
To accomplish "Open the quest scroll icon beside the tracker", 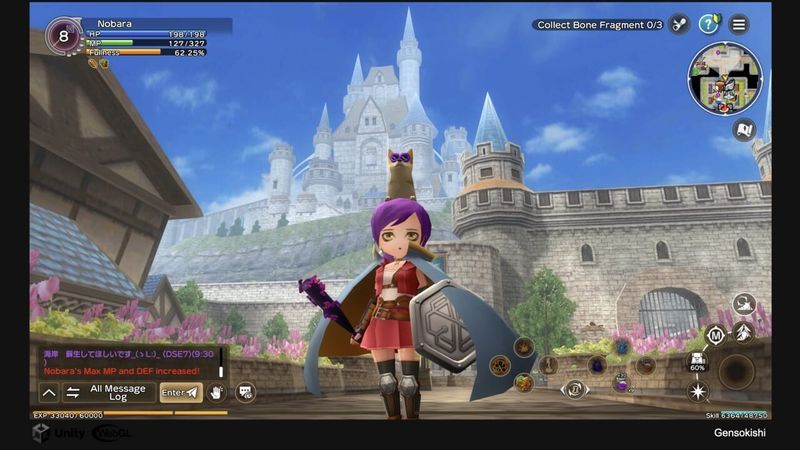I will point(679,24).
